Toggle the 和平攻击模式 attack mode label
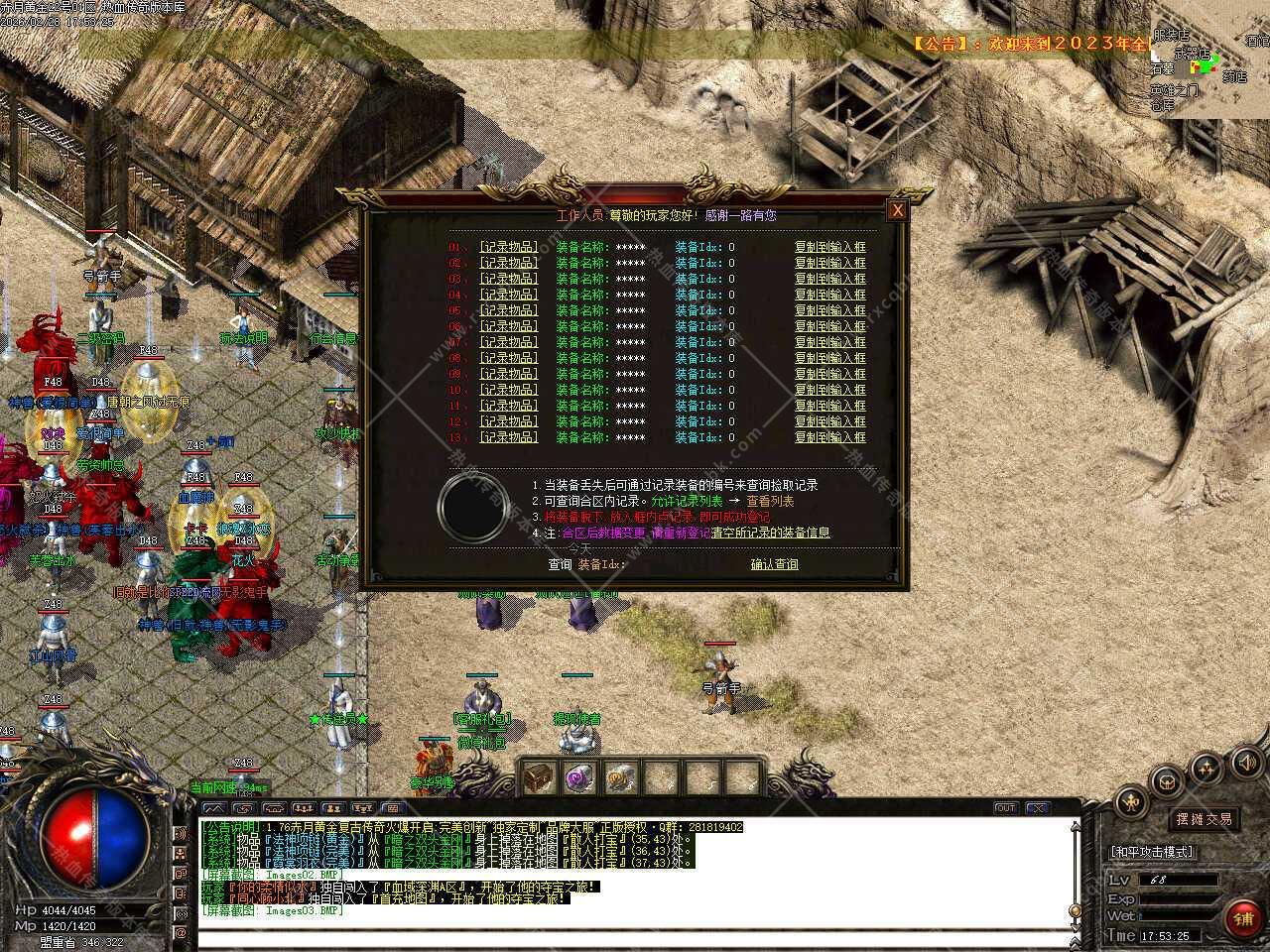Screen dimensions: 1270x952 click(x=1153, y=852)
